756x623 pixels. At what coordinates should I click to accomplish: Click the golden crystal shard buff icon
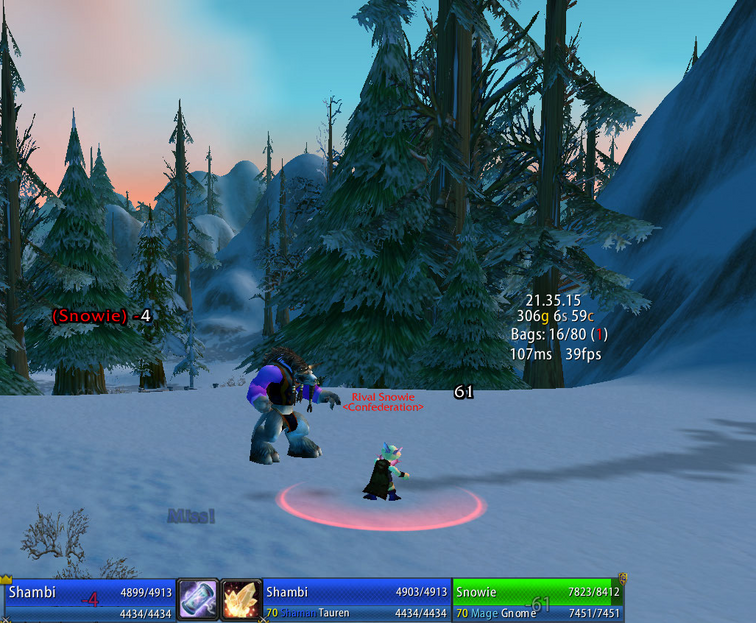[x=241, y=600]
